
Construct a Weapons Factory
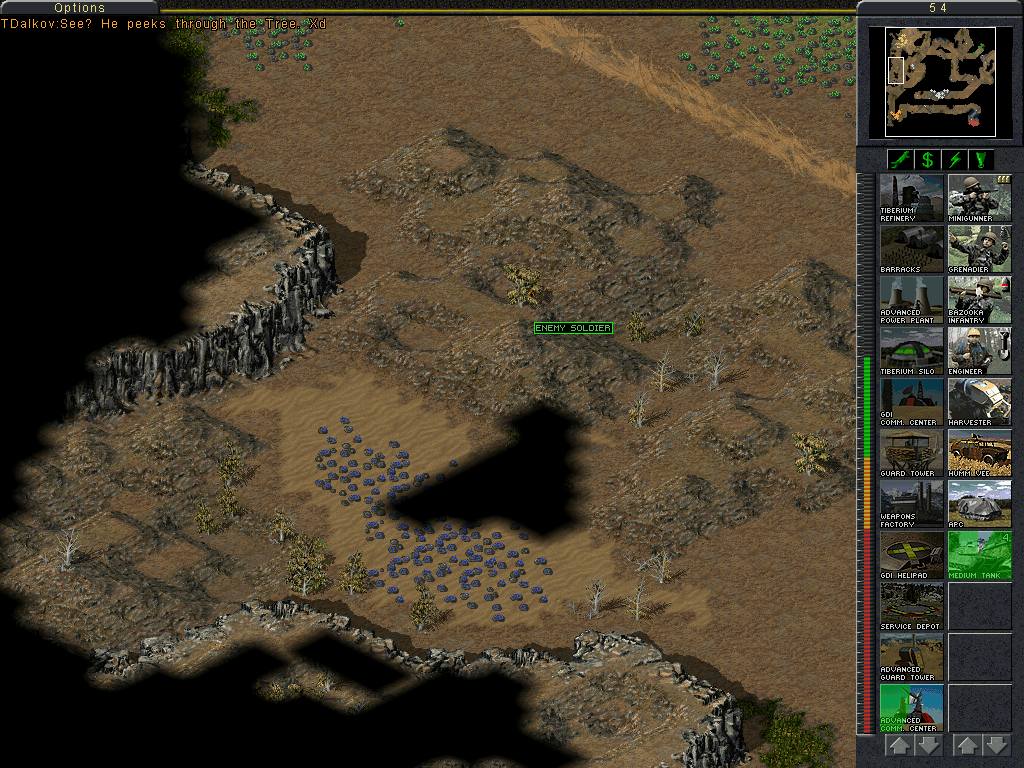[x=911, y=504]
